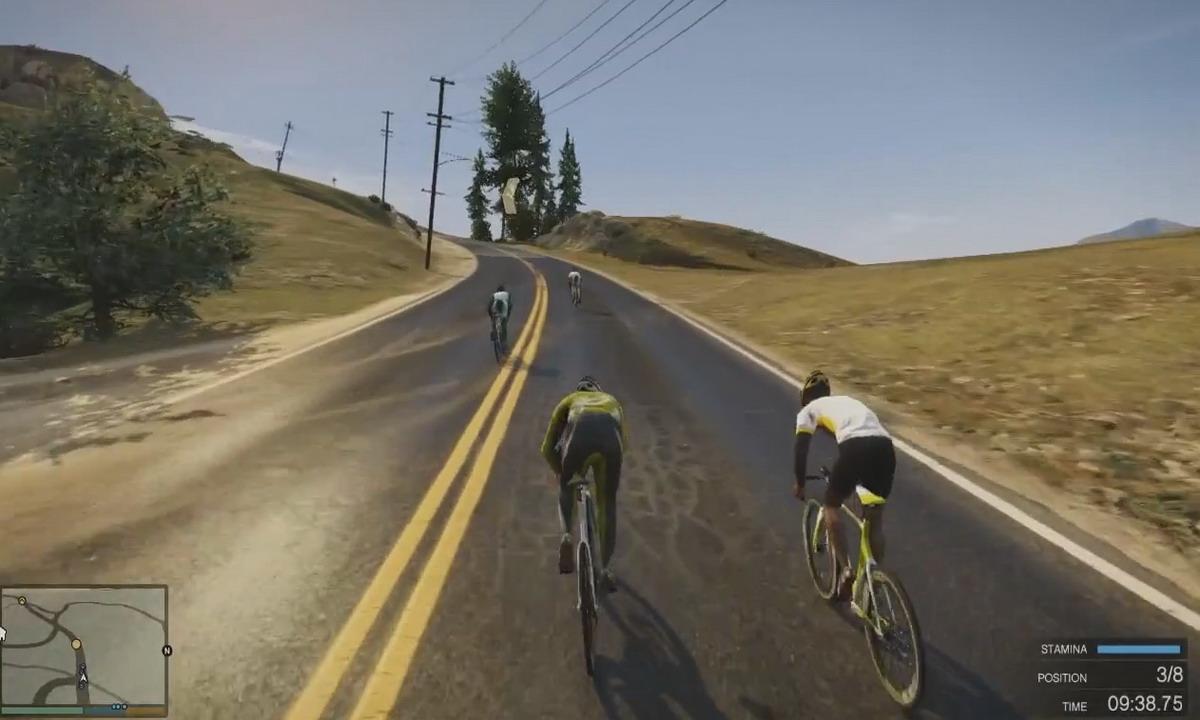Click the white player arrow on the minimap

click(x=83, y=677)
